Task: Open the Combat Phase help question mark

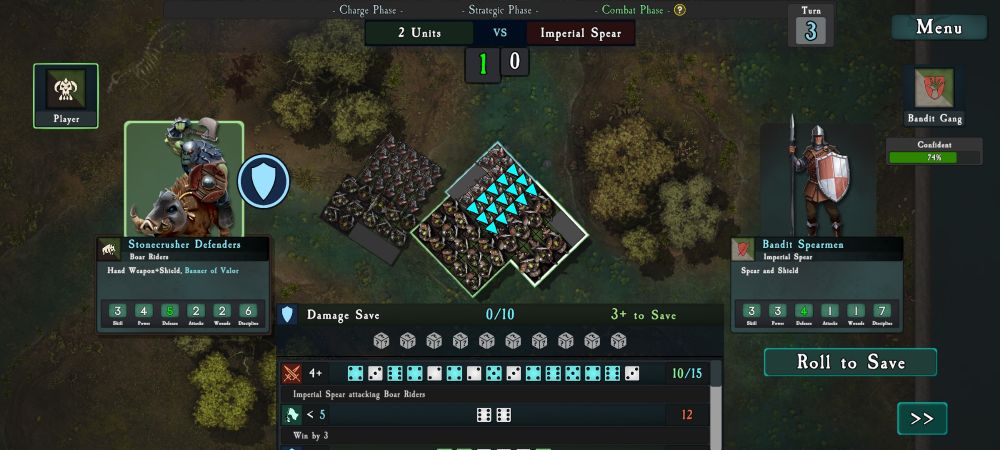Action: [x=680, y=10]
